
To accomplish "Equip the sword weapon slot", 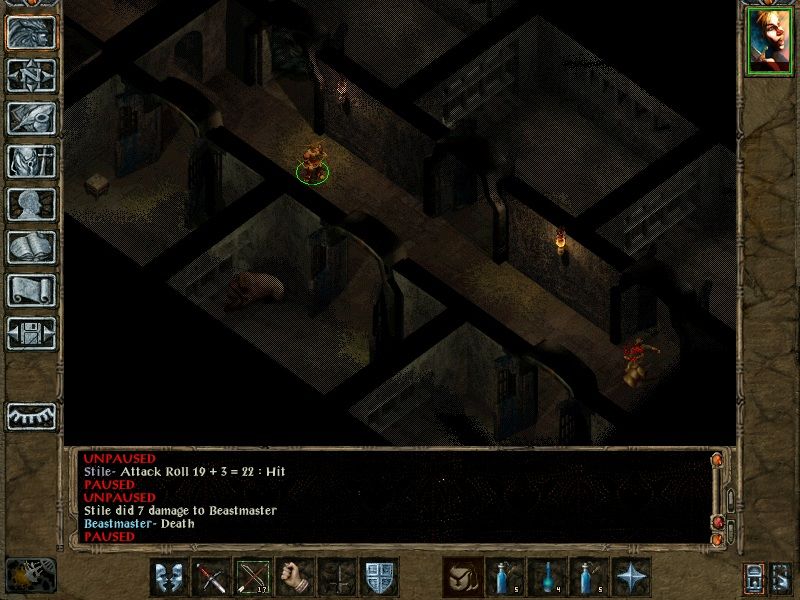I will pos(211,577).
